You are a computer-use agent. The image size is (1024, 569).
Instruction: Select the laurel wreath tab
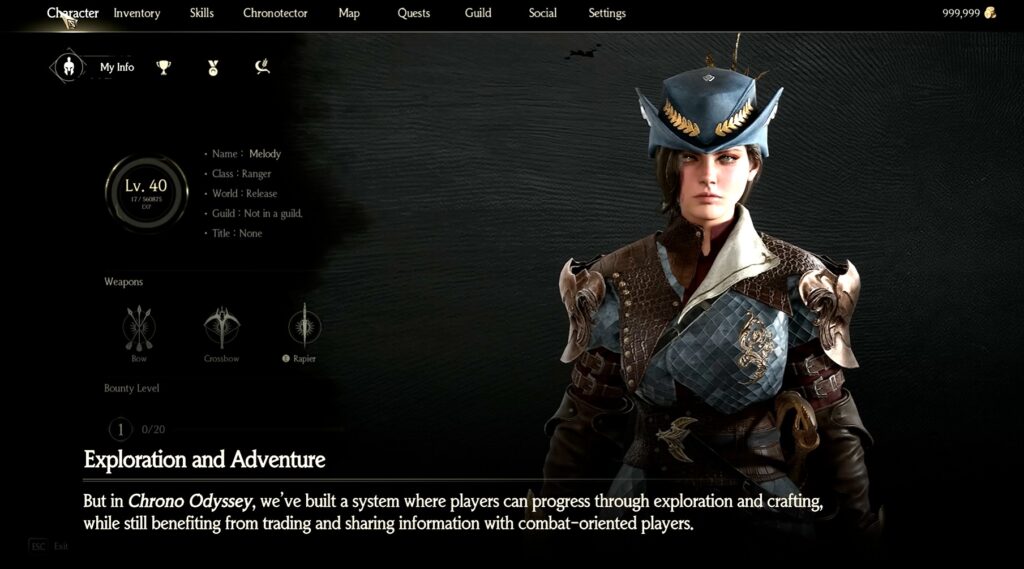click(x=262, y=67)
